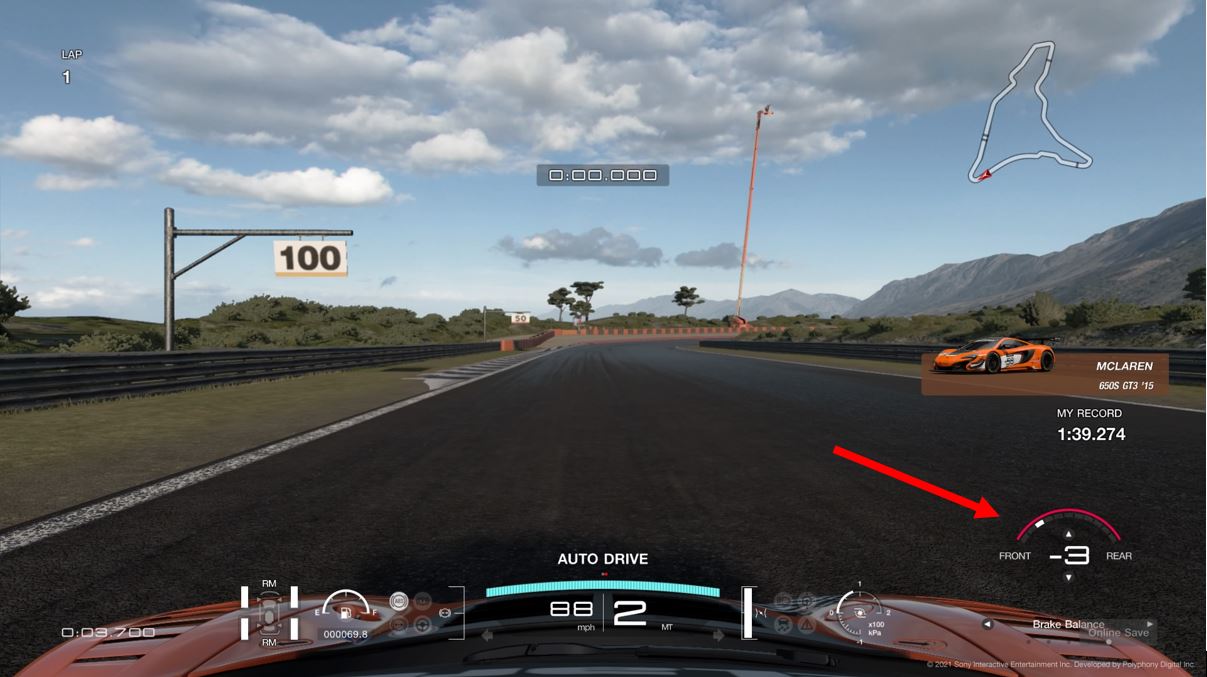Switch to the previous setting before Brake Balance
This screenshot has height=677, width=1207.
click(x=988, y=624)
